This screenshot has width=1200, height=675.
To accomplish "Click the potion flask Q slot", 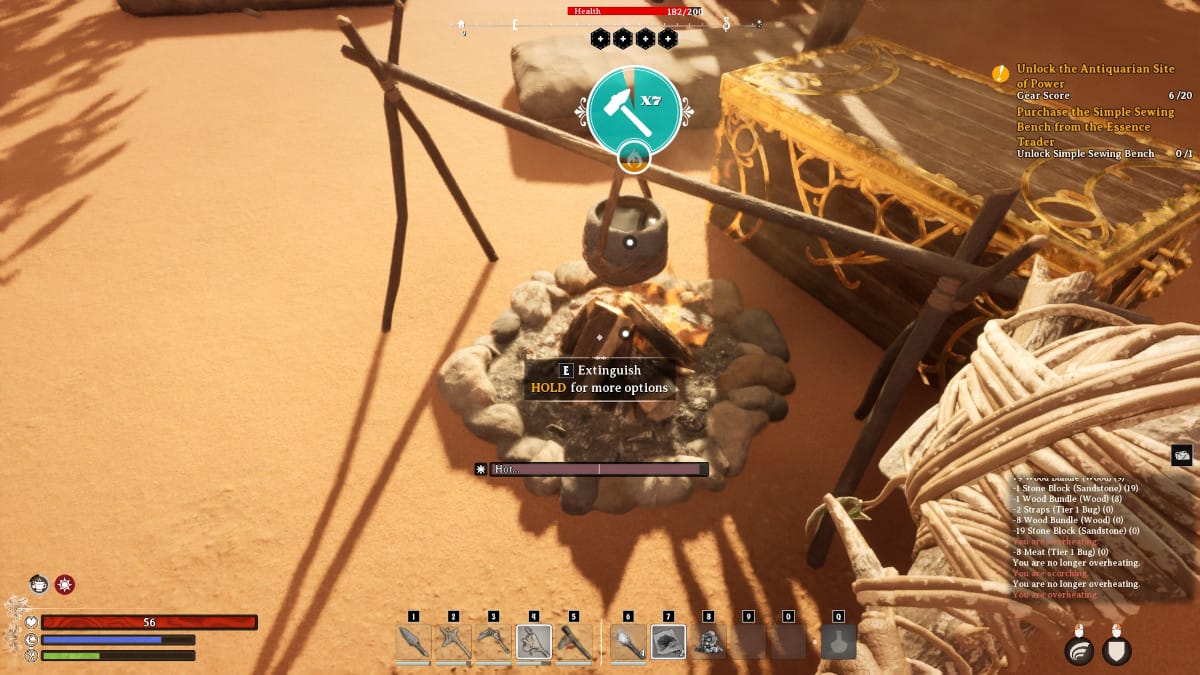I will coord(838,641).
